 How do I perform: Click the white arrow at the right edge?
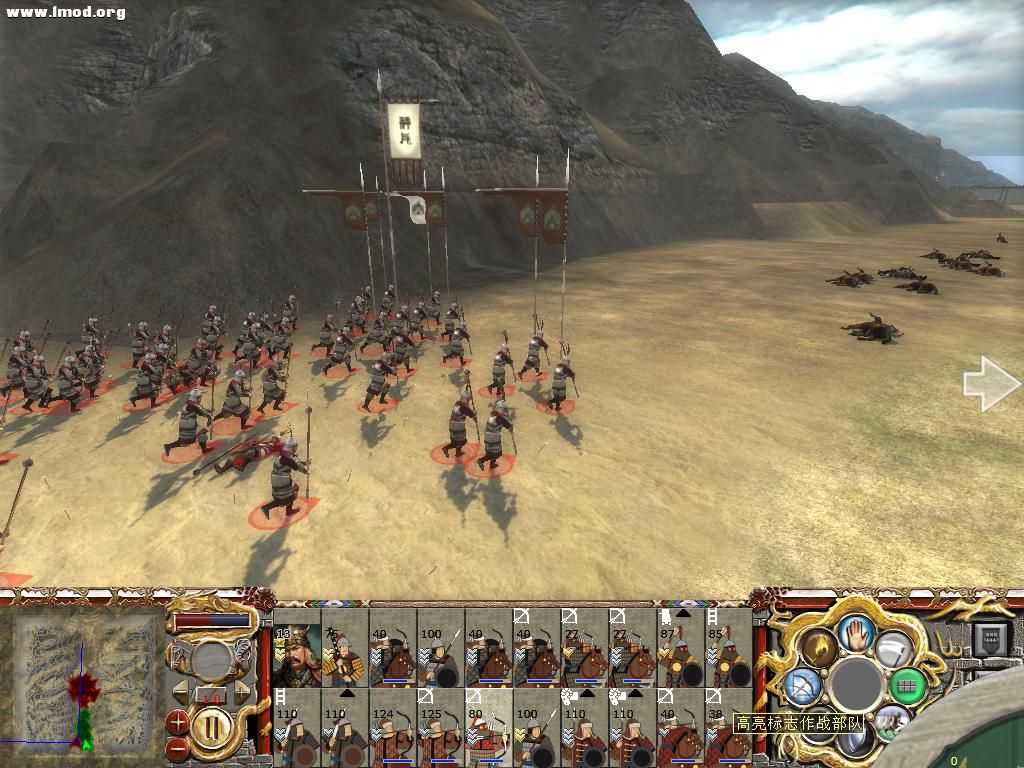(990, 385)
